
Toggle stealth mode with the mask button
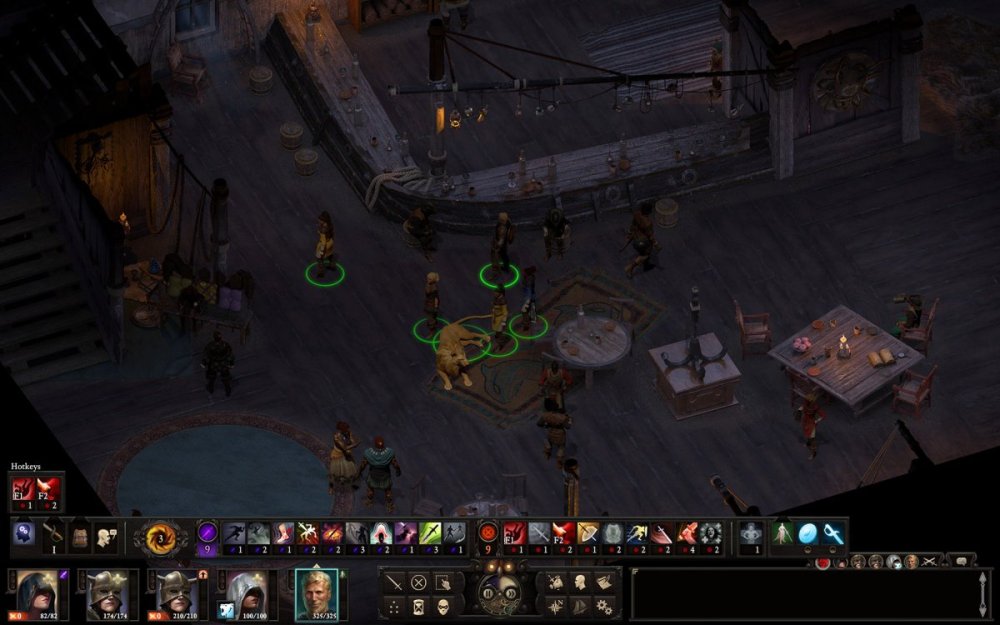[444, 607]
